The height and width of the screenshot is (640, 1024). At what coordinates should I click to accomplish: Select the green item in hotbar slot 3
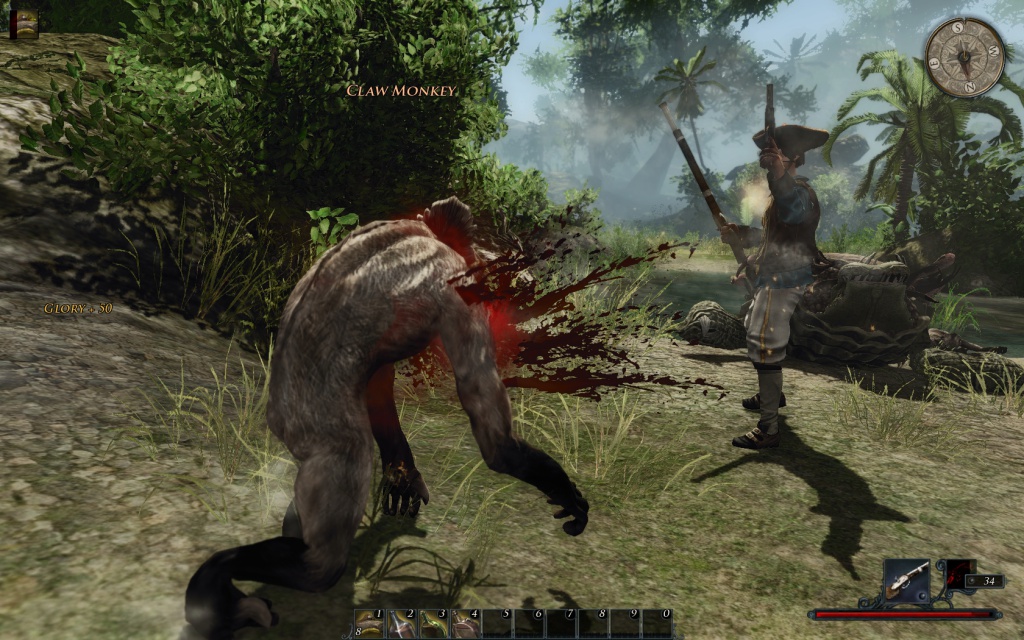pos(434,624)
